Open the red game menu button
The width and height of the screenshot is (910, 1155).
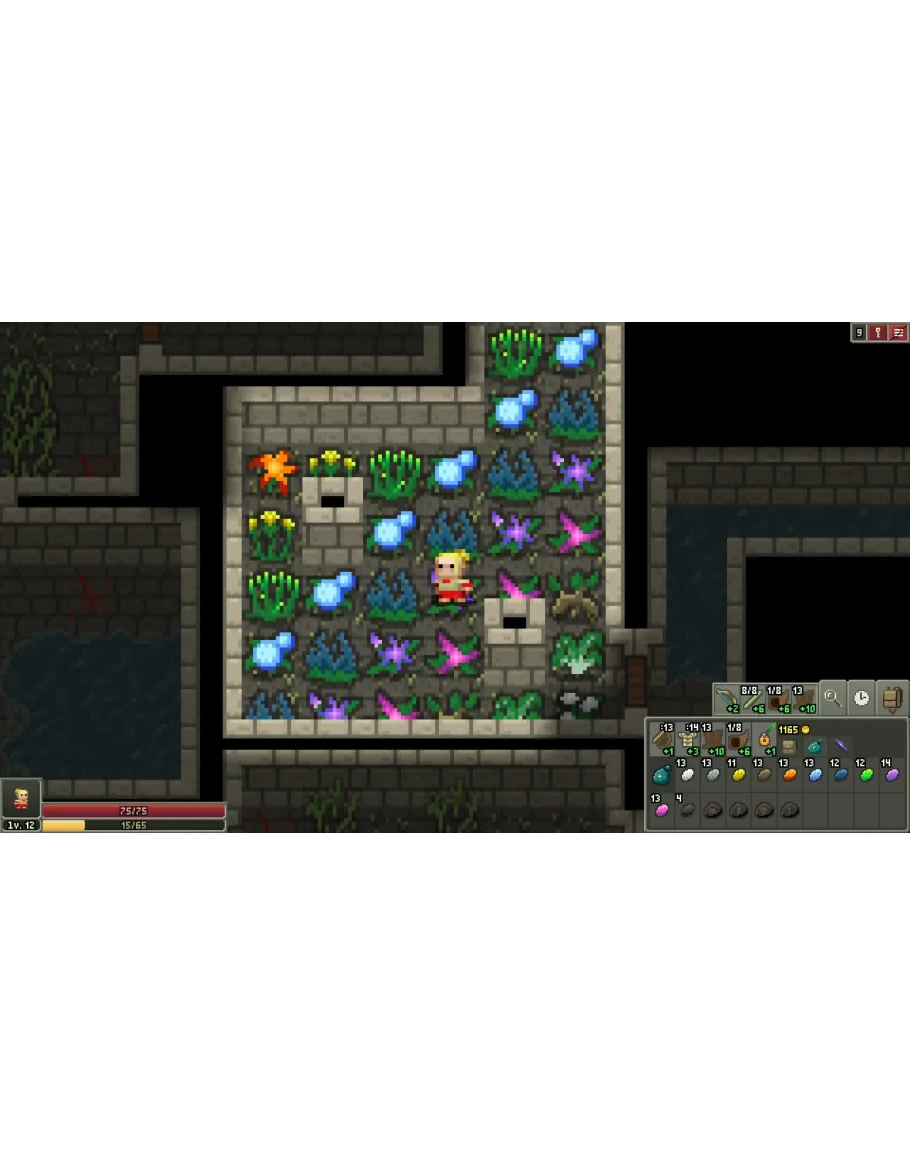899,332
